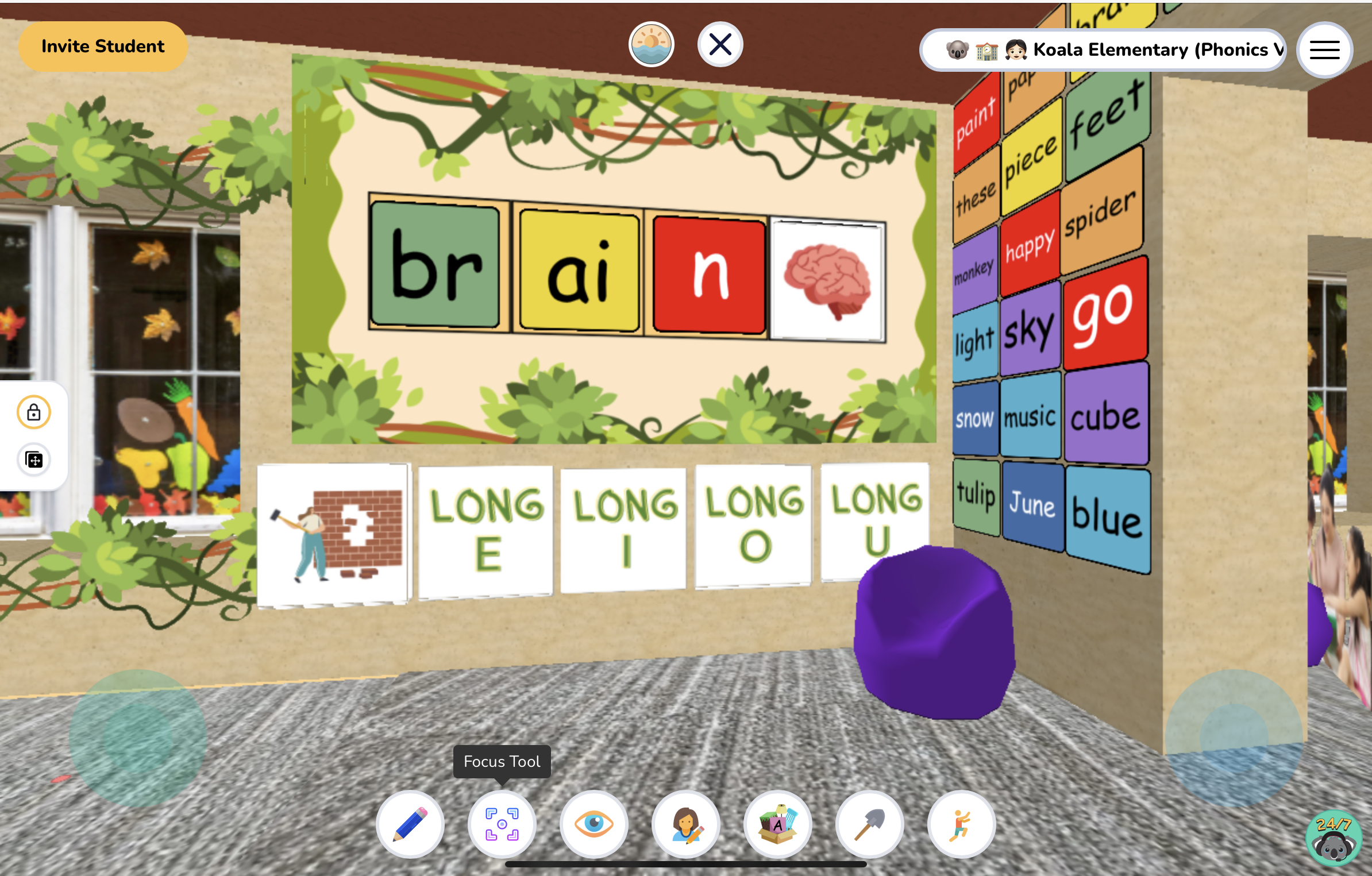Image resolution: width=1372 pixels, height=876 pixels.
Task: Open the eye observation tool
Action: [x=593, y=824]
